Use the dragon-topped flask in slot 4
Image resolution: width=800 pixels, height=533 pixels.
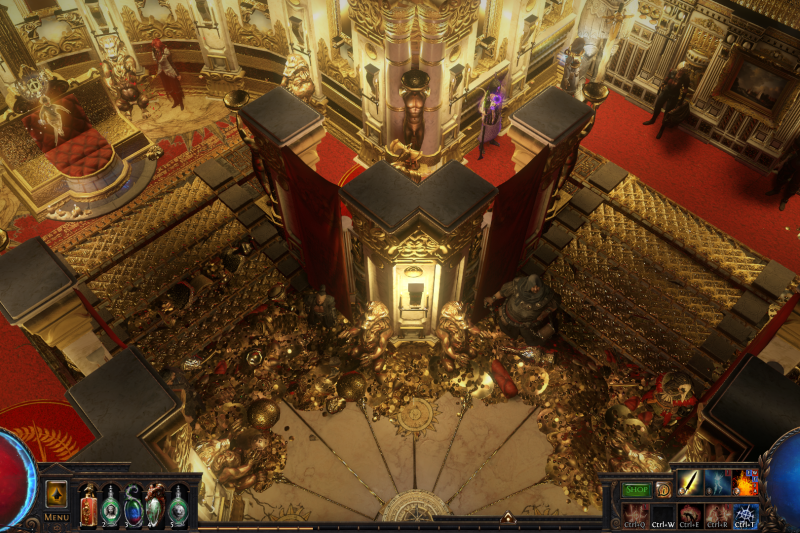tap(155, 504)
